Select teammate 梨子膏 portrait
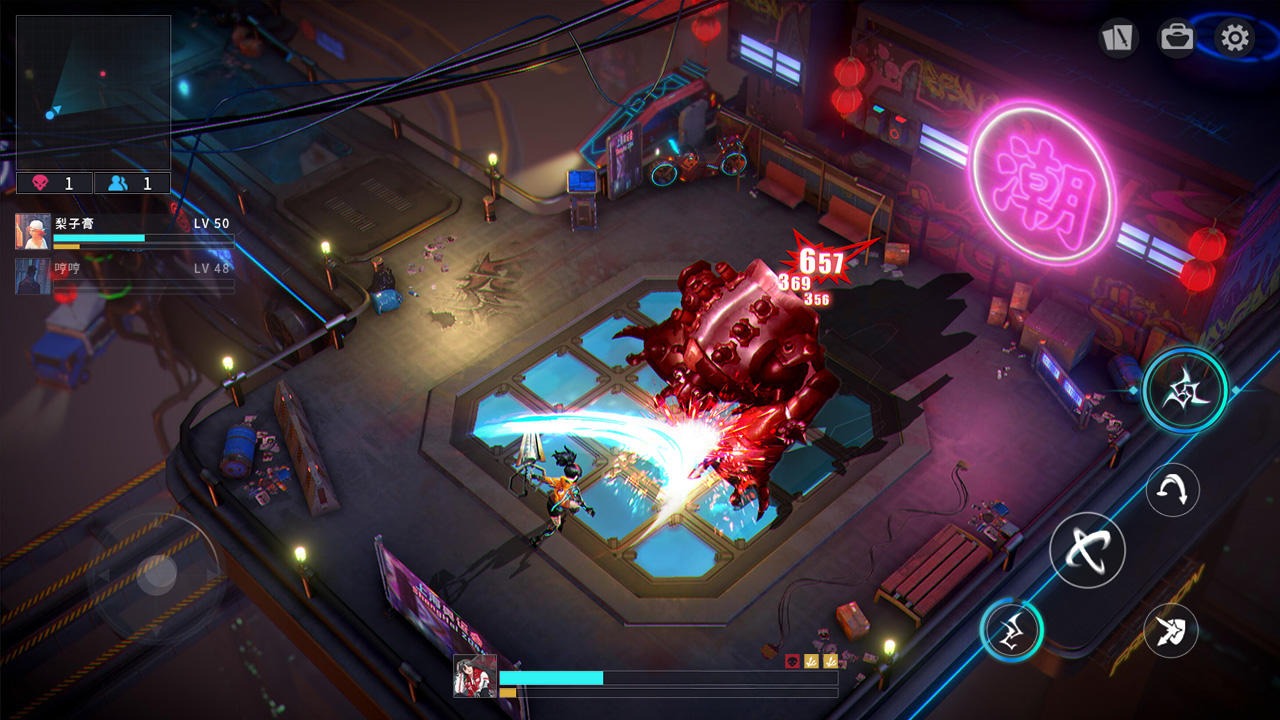This screenshot has height=720, width=1280. click(33, 231)
